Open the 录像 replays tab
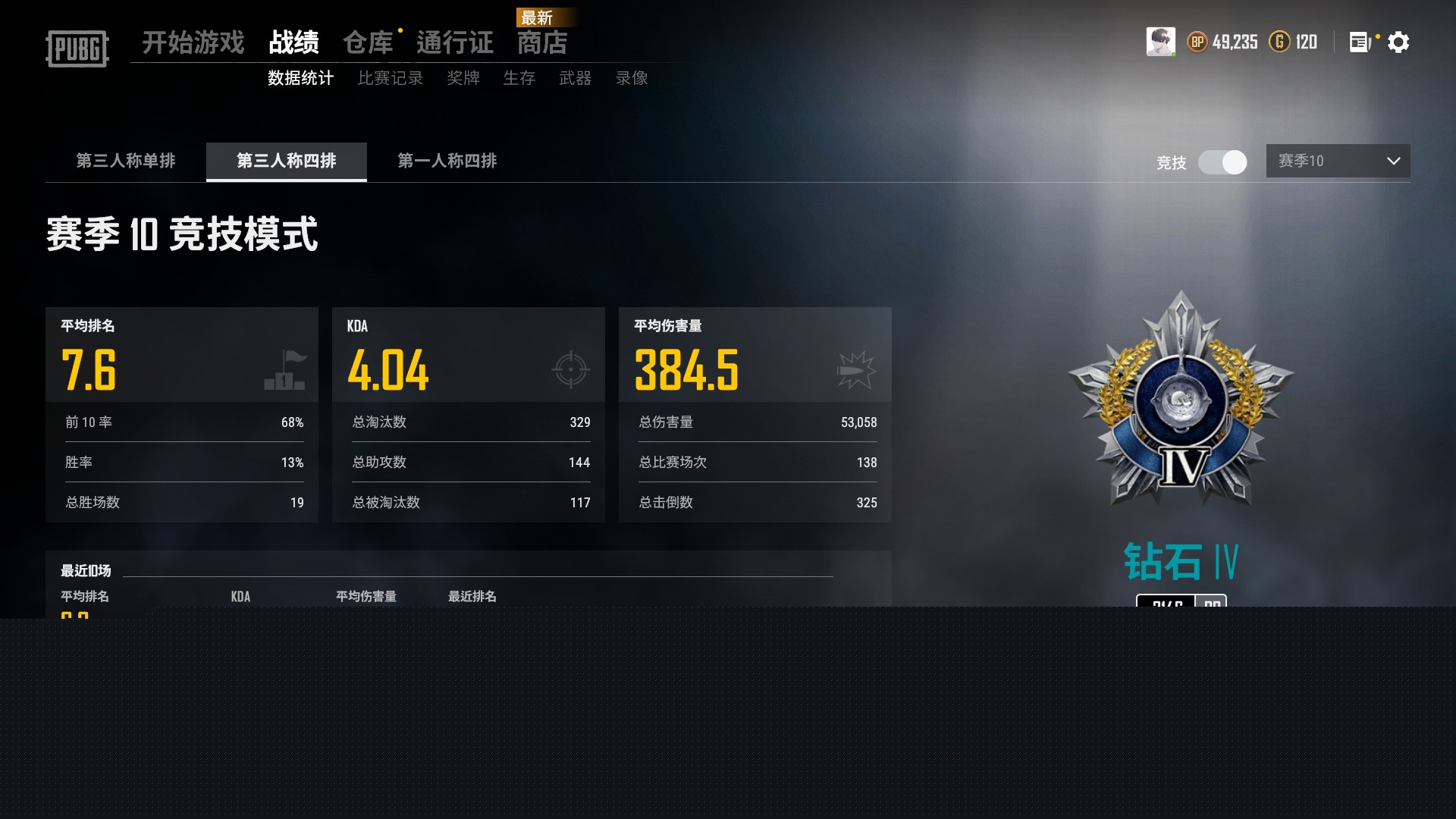 pyautogui.click(x=631, y=78)
